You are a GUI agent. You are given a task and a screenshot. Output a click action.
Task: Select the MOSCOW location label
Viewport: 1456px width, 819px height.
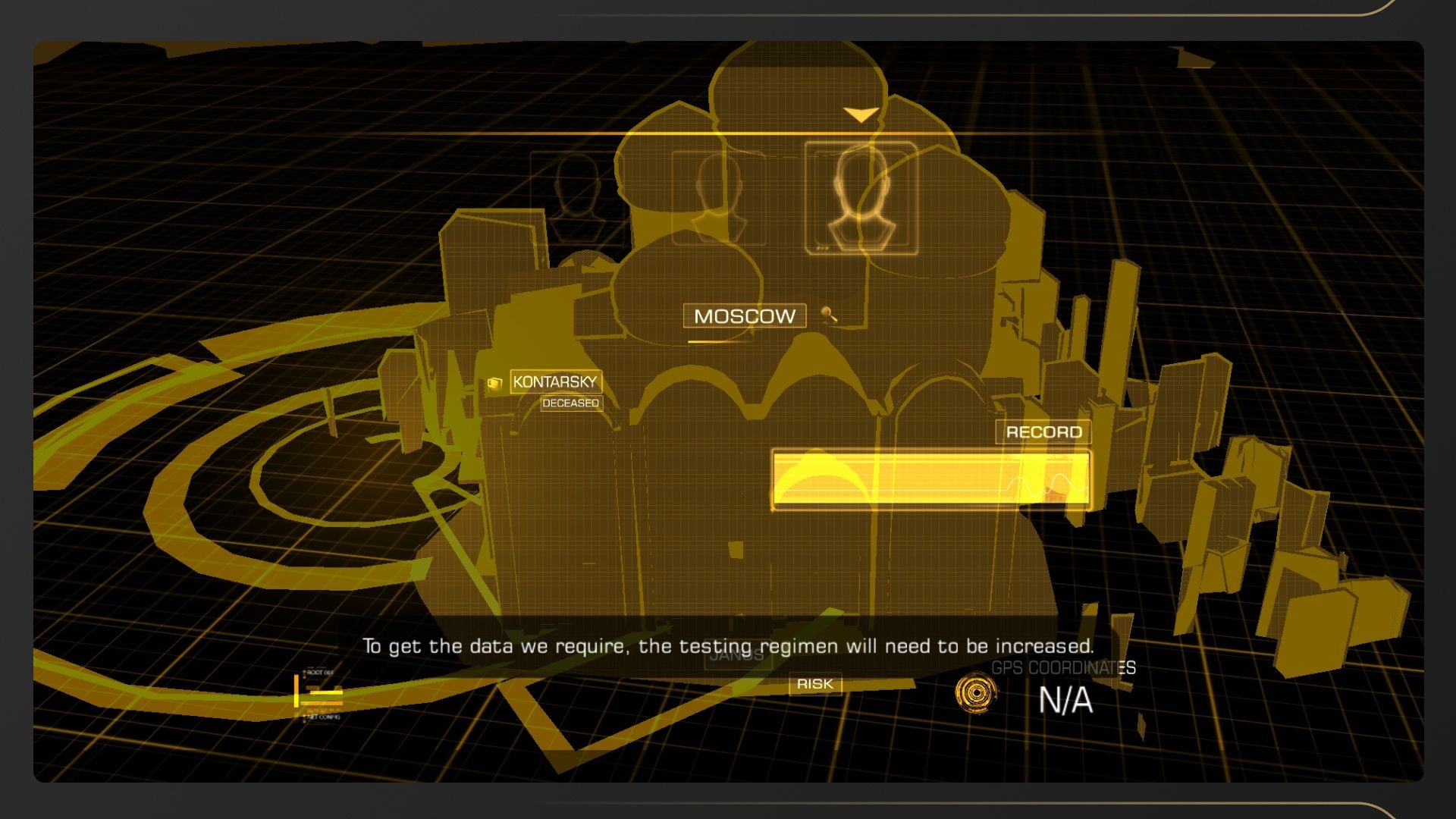click(744, 316)
